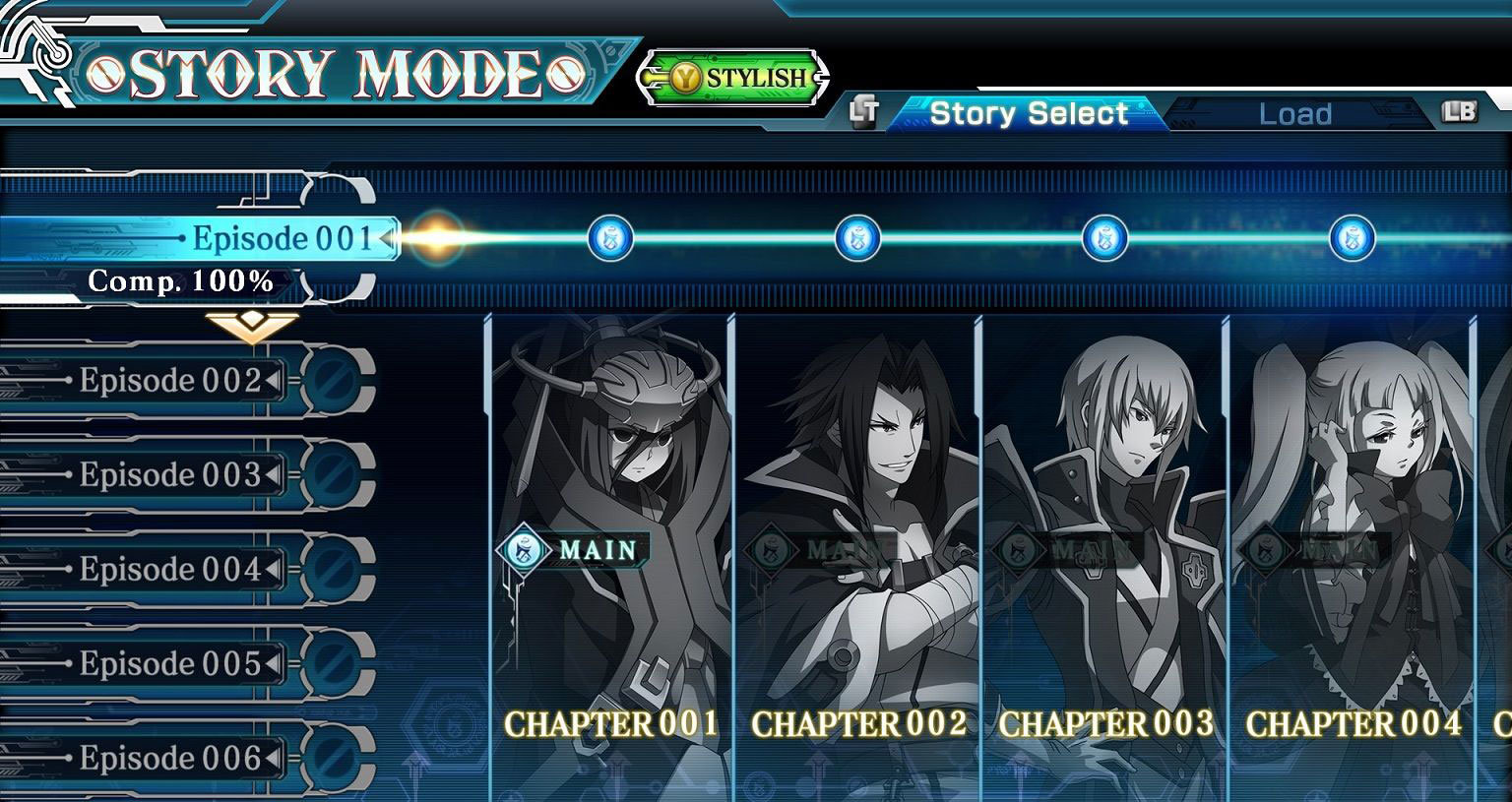Select Episode 001 in the episode list
This screenshot has width=1512, height=802.
(282, 238)
